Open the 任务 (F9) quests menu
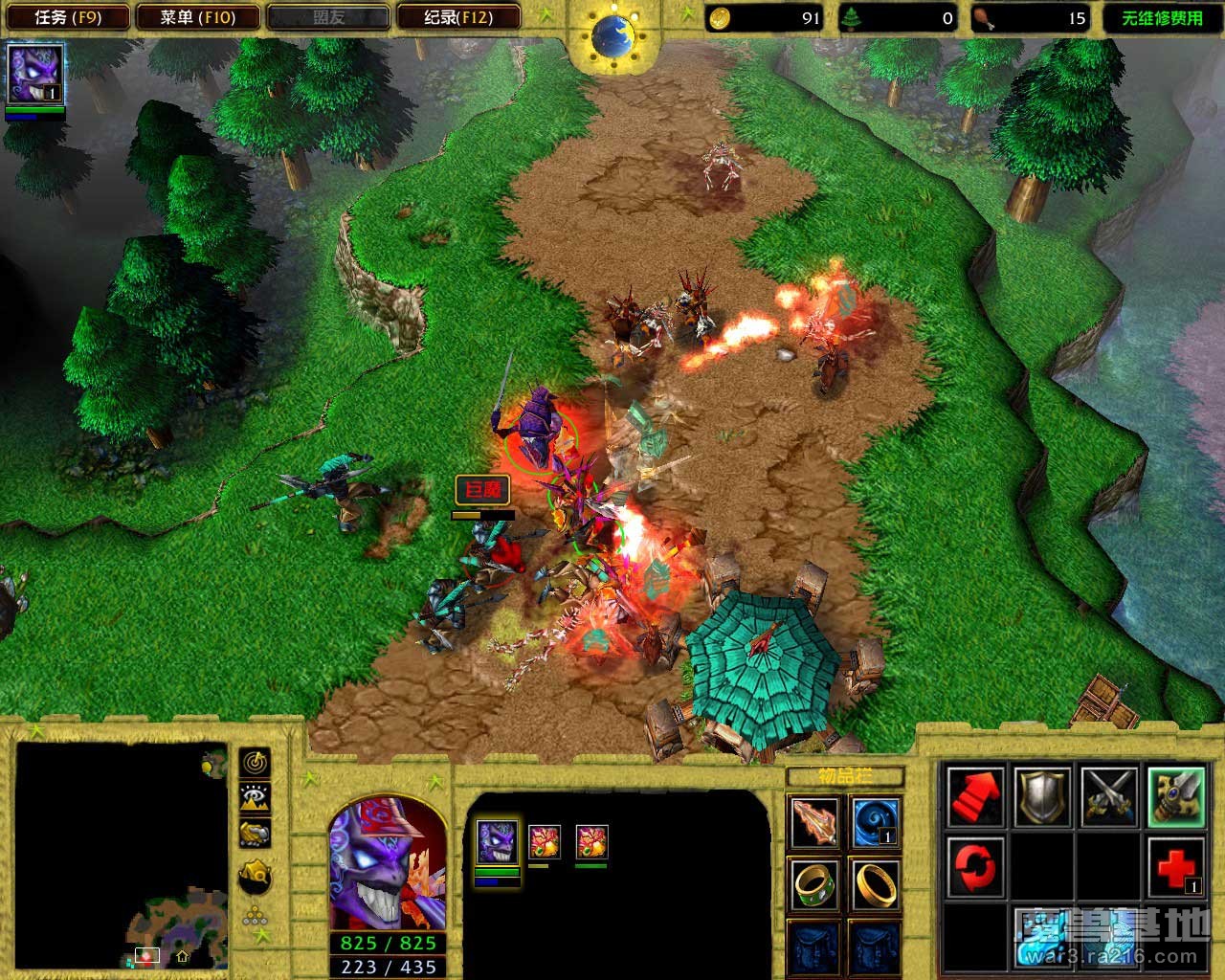The width and height of the screenshot is (1225, 980). (x=67, y=17)
